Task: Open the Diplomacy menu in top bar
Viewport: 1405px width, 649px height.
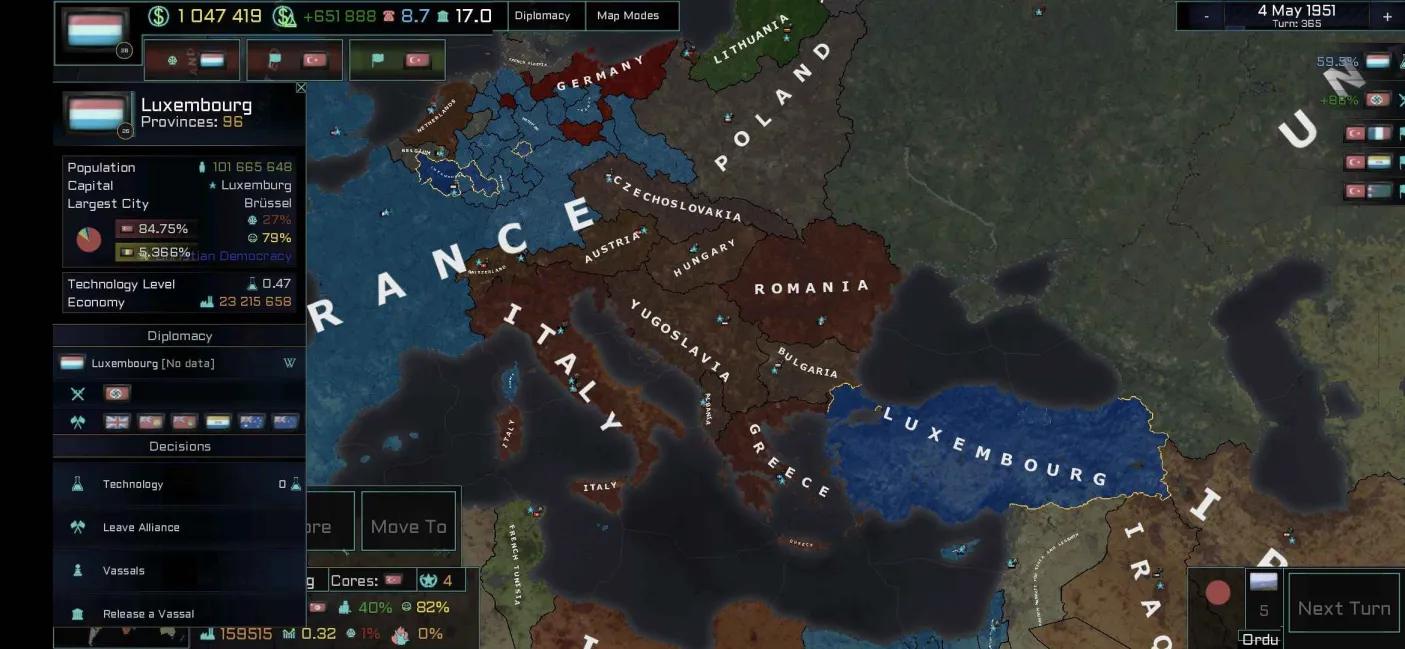Action: tap(542, 16)
